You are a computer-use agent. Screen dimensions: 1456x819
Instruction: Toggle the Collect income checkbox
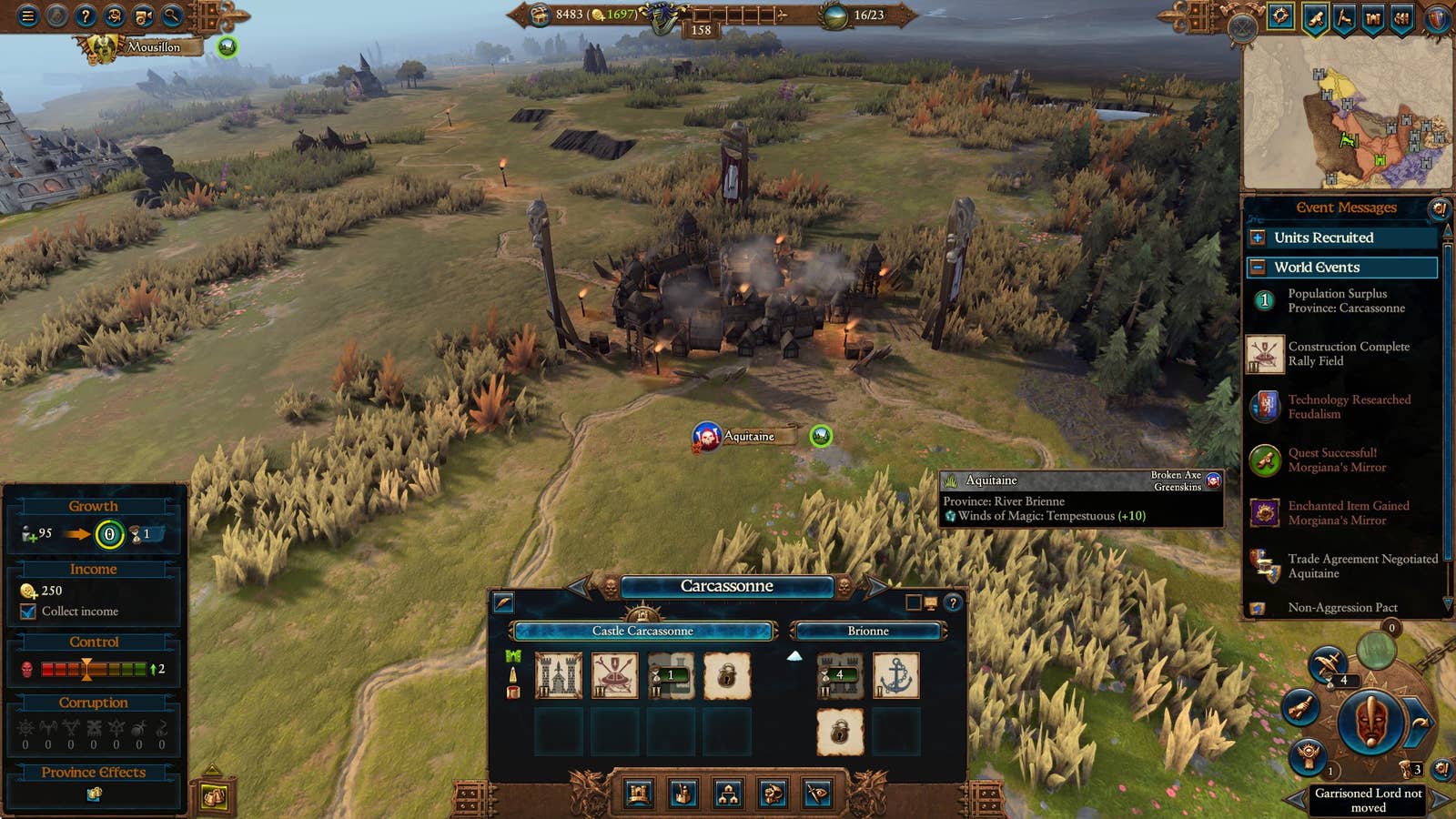tap(28, 612)
